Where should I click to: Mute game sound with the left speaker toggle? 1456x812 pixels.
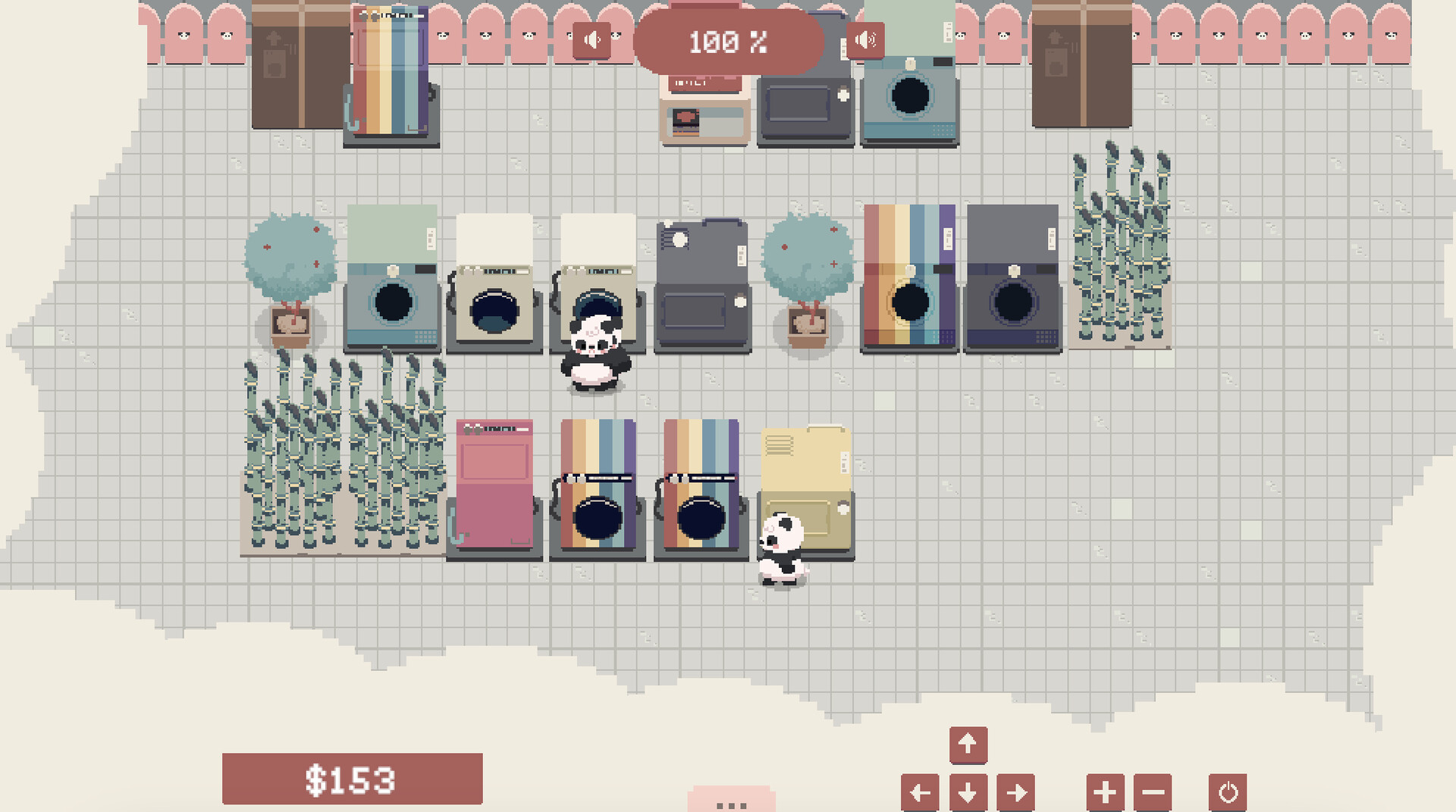[x=591, y=40]
